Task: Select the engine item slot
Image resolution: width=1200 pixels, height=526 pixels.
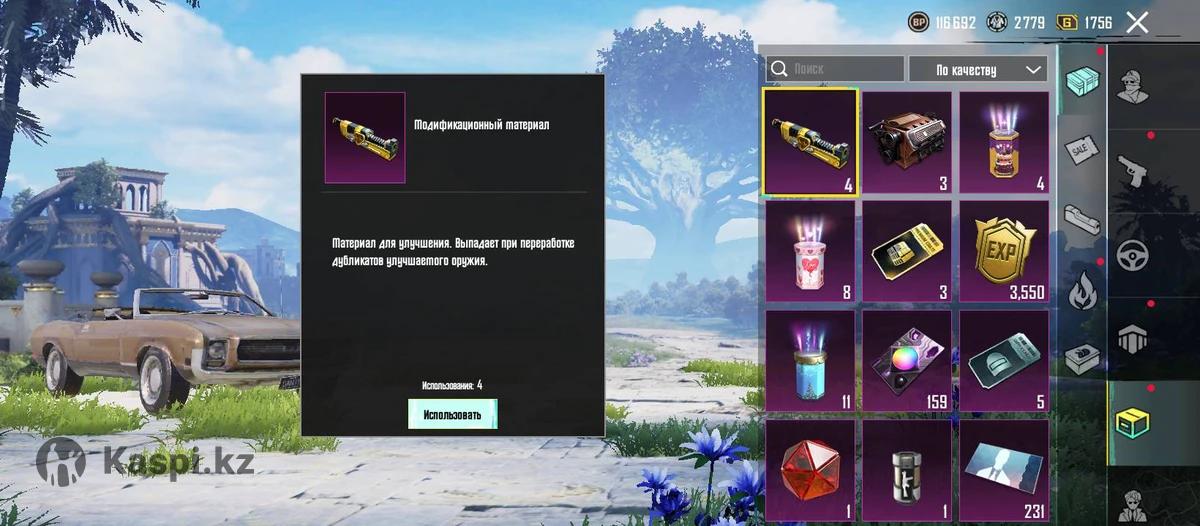Action: click(907, 142)
